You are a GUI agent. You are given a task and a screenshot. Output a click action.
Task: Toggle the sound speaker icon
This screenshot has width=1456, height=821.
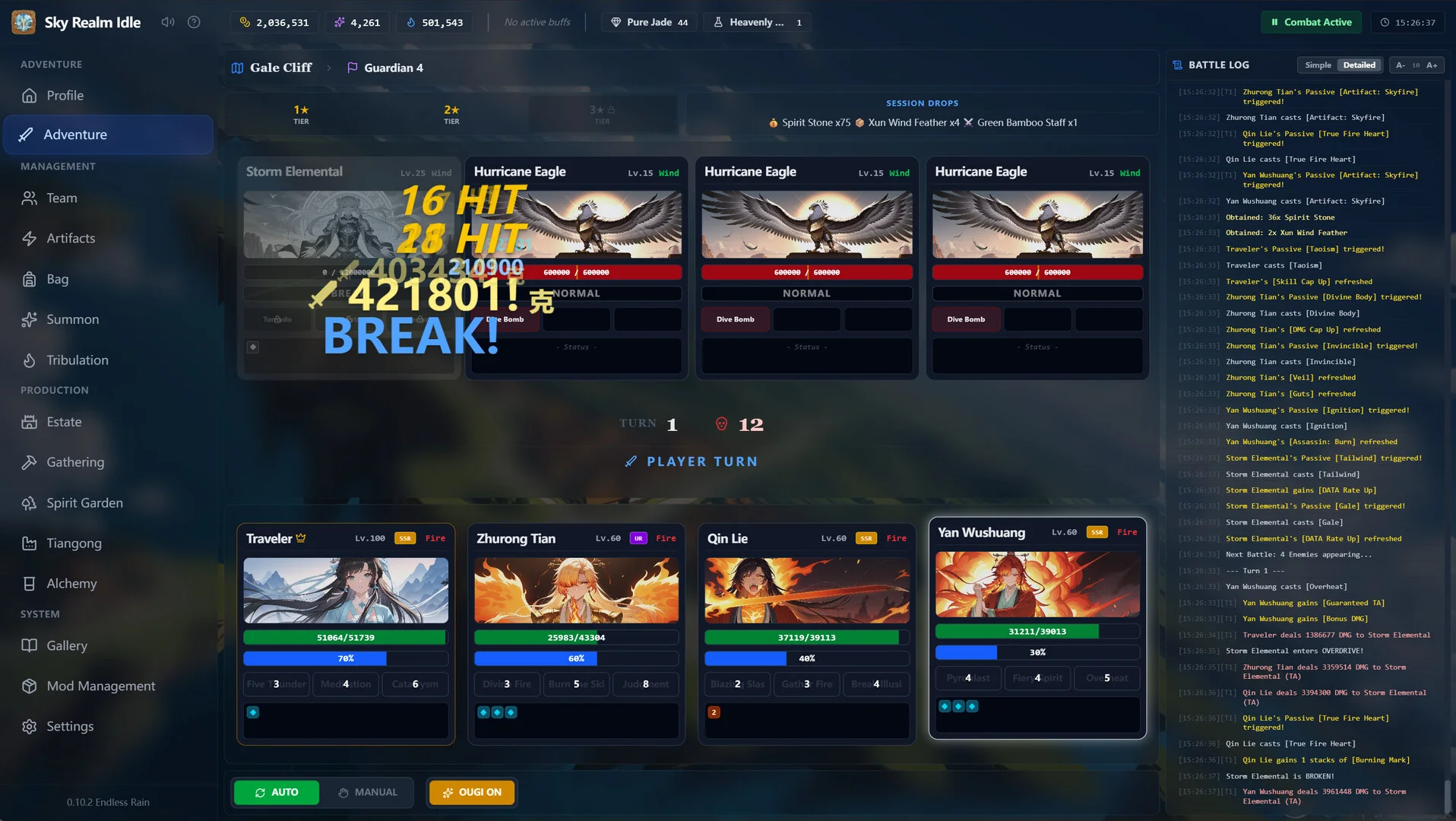click(x=168, y=22)
